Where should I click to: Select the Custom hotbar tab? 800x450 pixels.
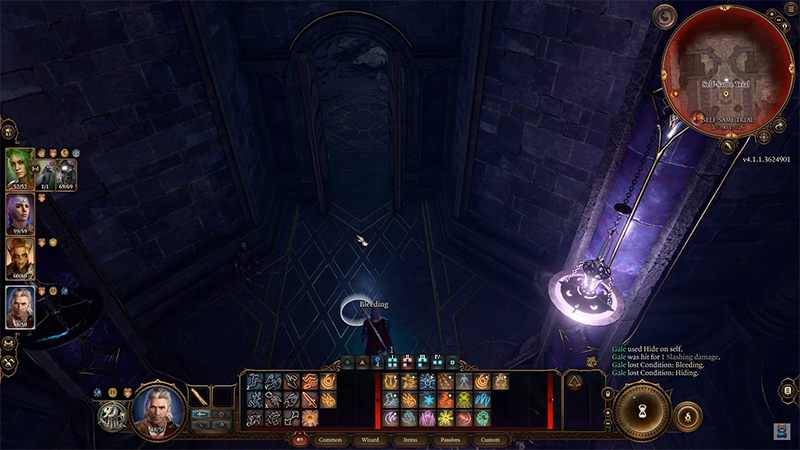[x=490, y=439]
